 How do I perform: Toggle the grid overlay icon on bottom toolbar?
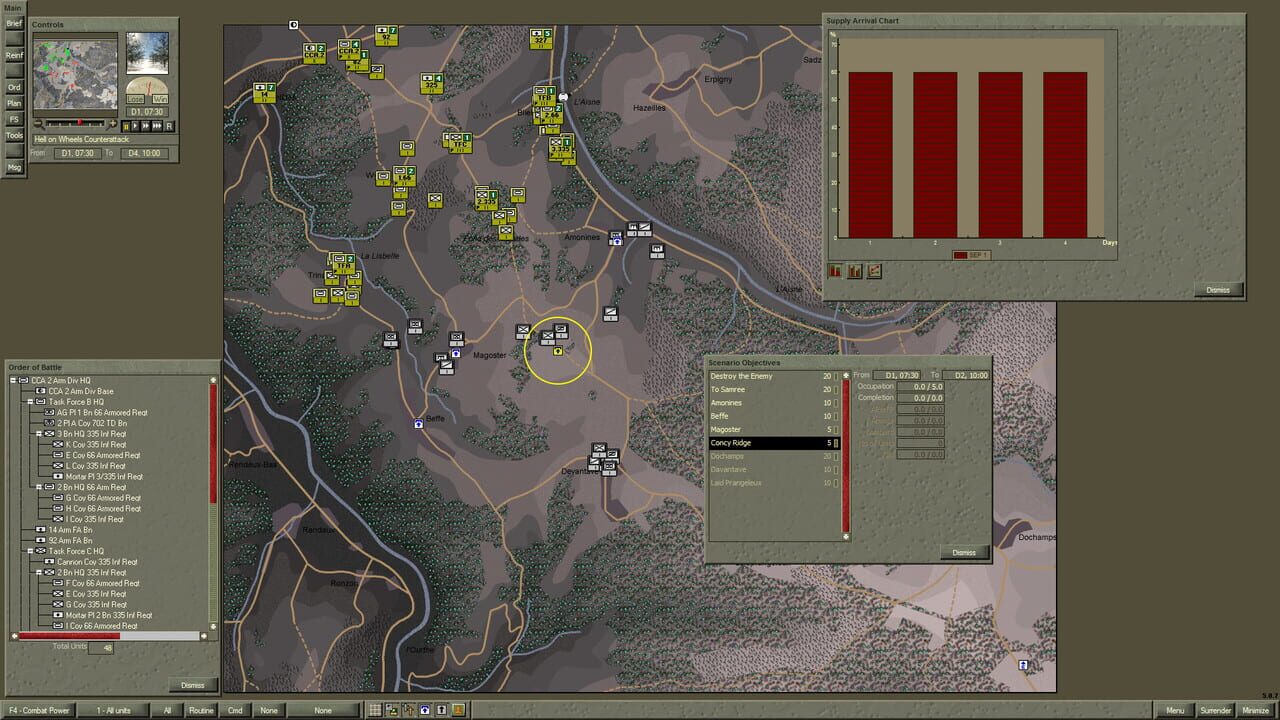pos(375,710)
